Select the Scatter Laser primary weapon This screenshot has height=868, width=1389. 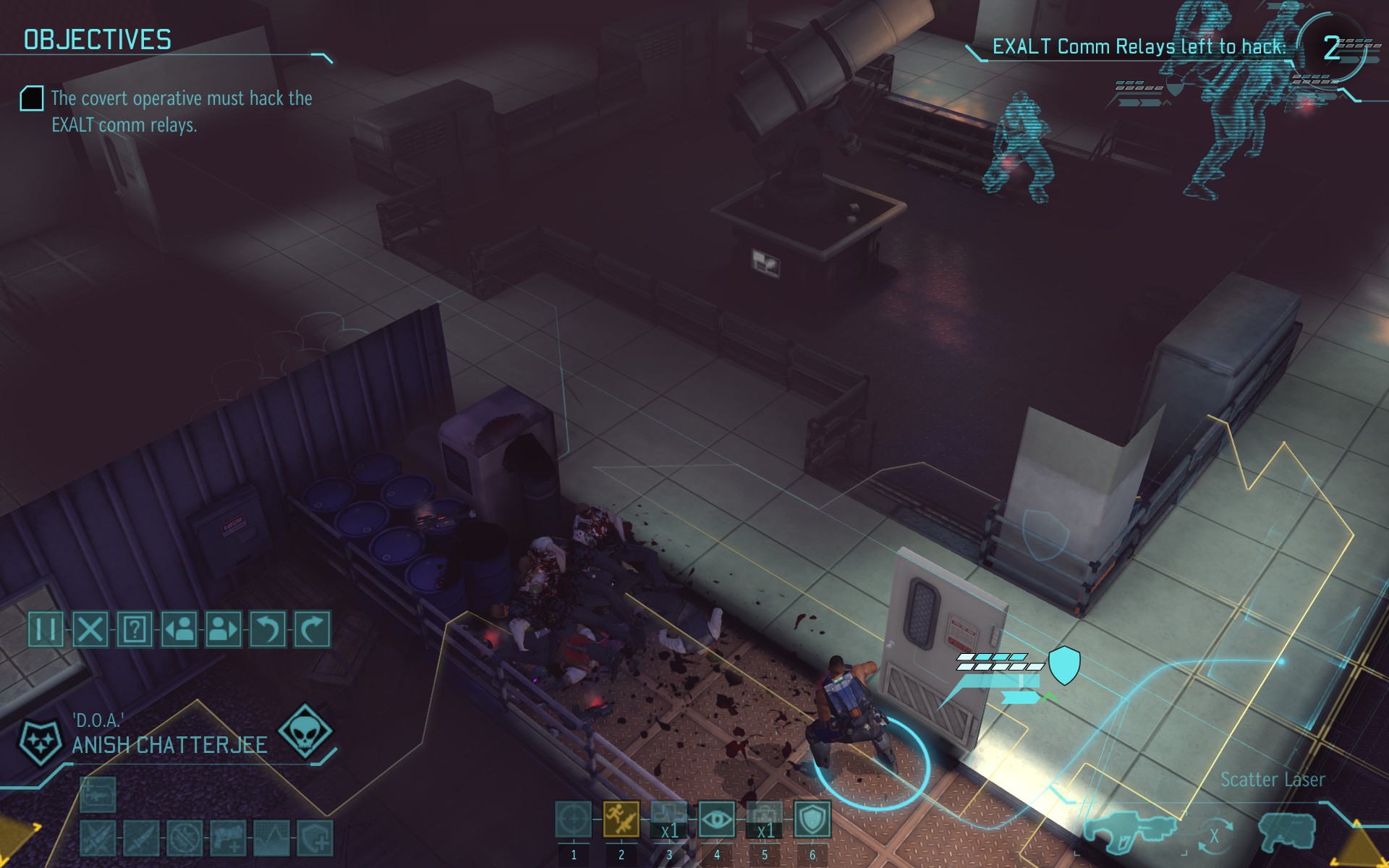click(x=1129, y=832)
